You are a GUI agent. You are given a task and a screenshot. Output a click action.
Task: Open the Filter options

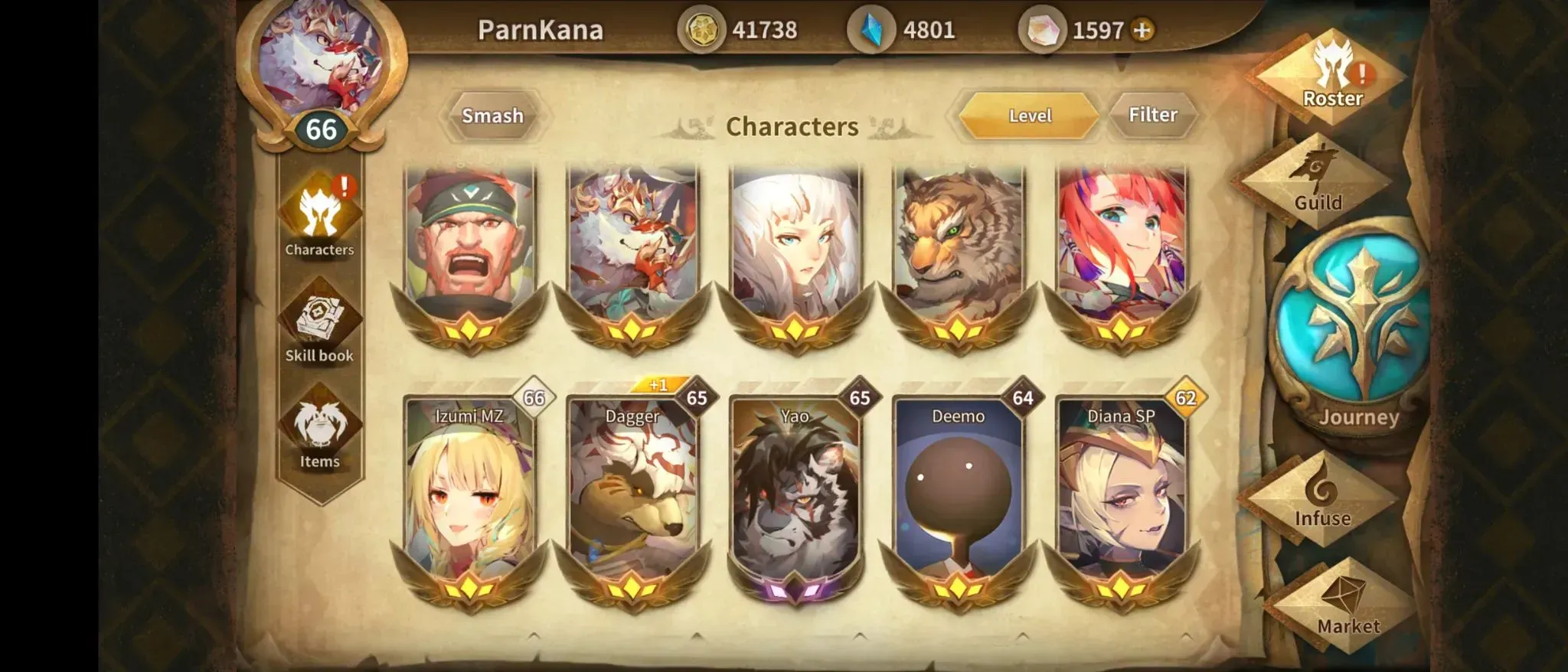click(x=1152, y=116)
